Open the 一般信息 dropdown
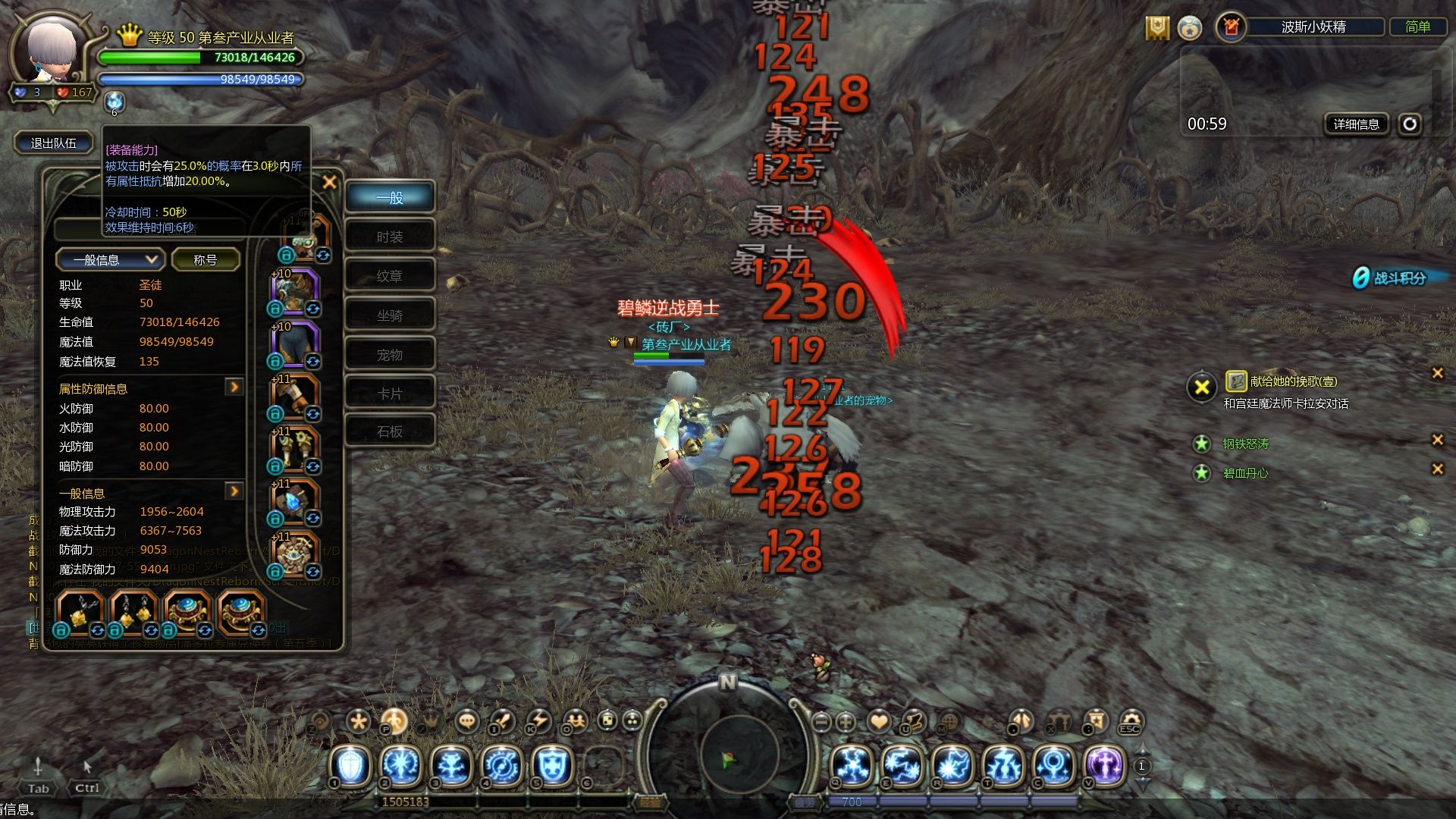The height and width of the screenshot is (819, 1456). point(108,260)
